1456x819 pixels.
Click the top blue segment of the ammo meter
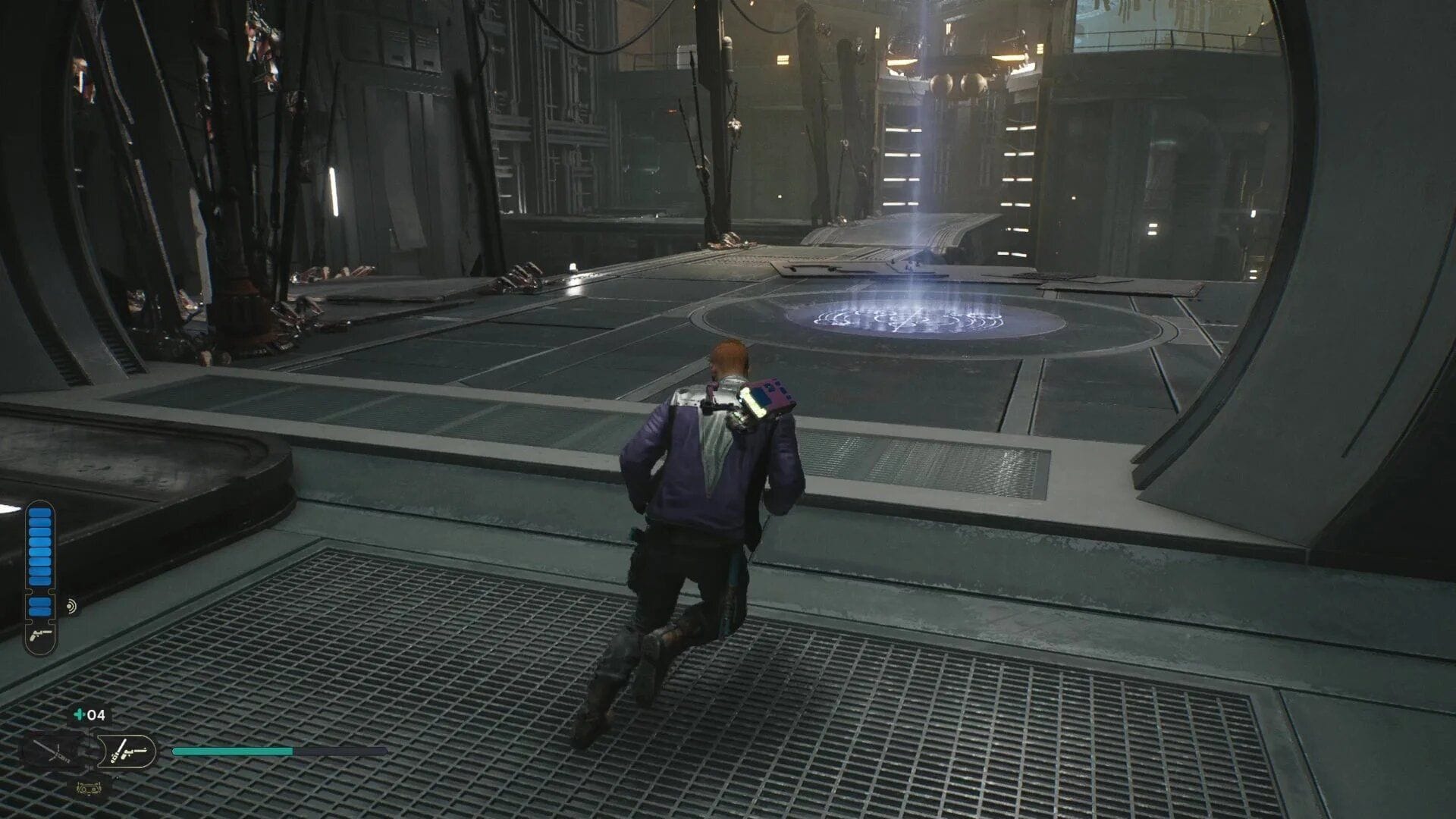click(39, 512)
